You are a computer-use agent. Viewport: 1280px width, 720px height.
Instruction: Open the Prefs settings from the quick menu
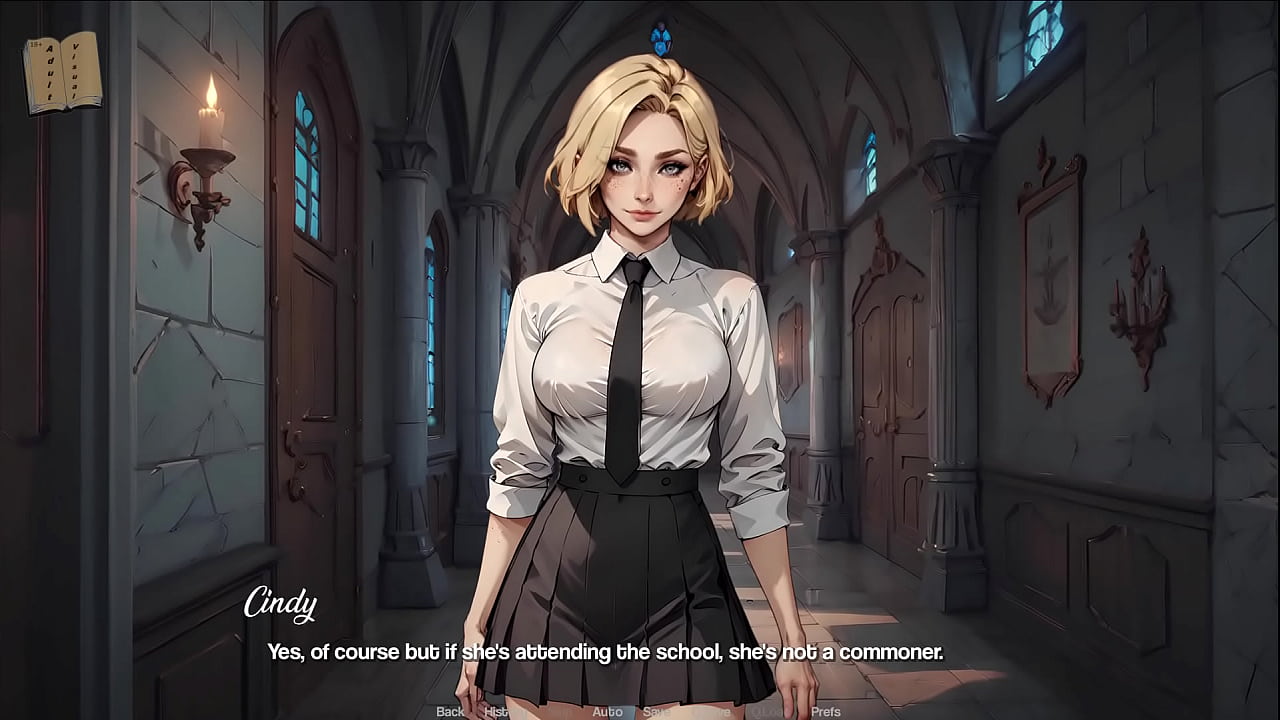tap(827, 712)
